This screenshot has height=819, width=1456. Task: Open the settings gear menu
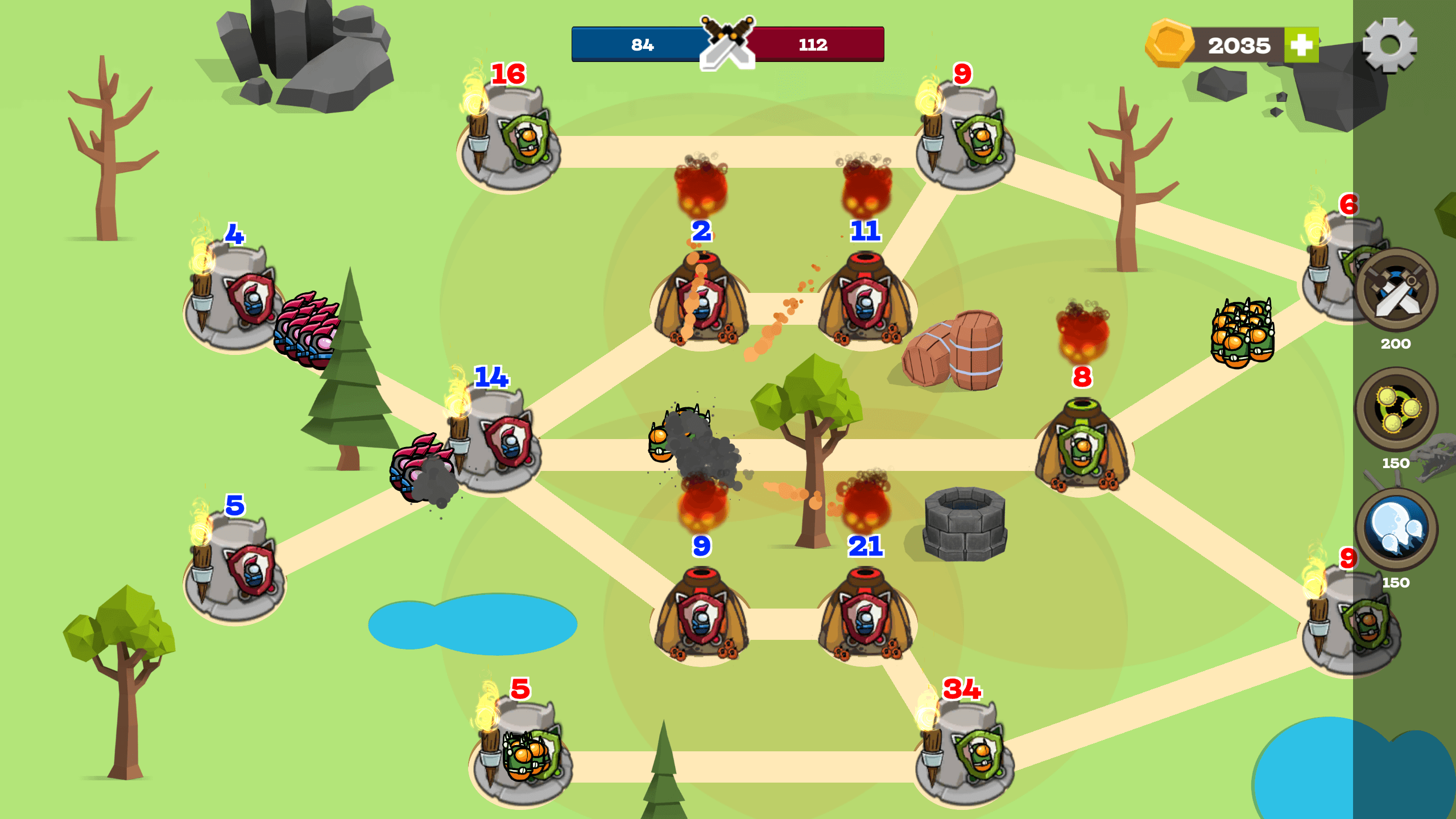pyautogui.click(x=1389, y=45)
